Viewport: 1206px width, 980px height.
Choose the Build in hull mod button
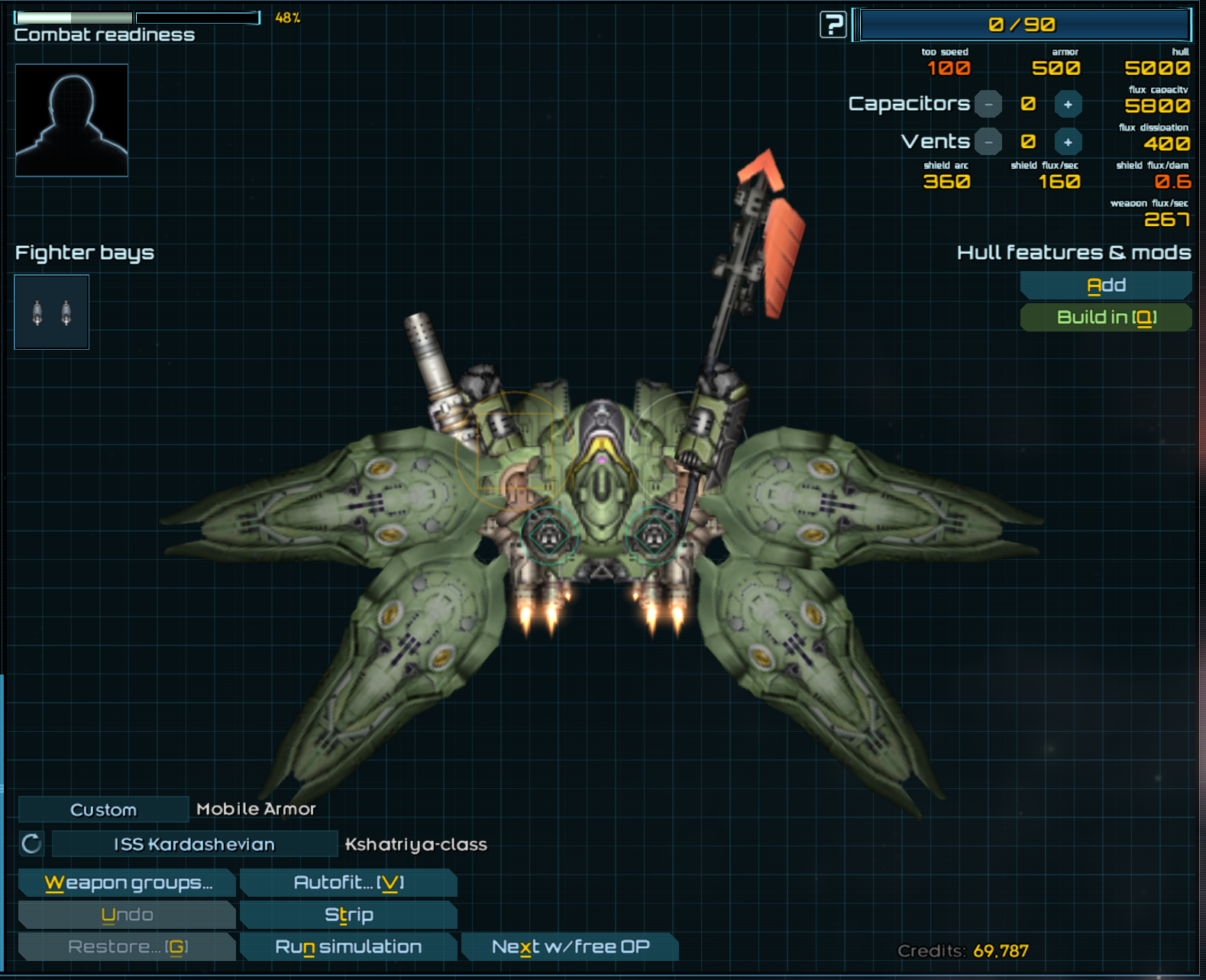(1105, 318)
